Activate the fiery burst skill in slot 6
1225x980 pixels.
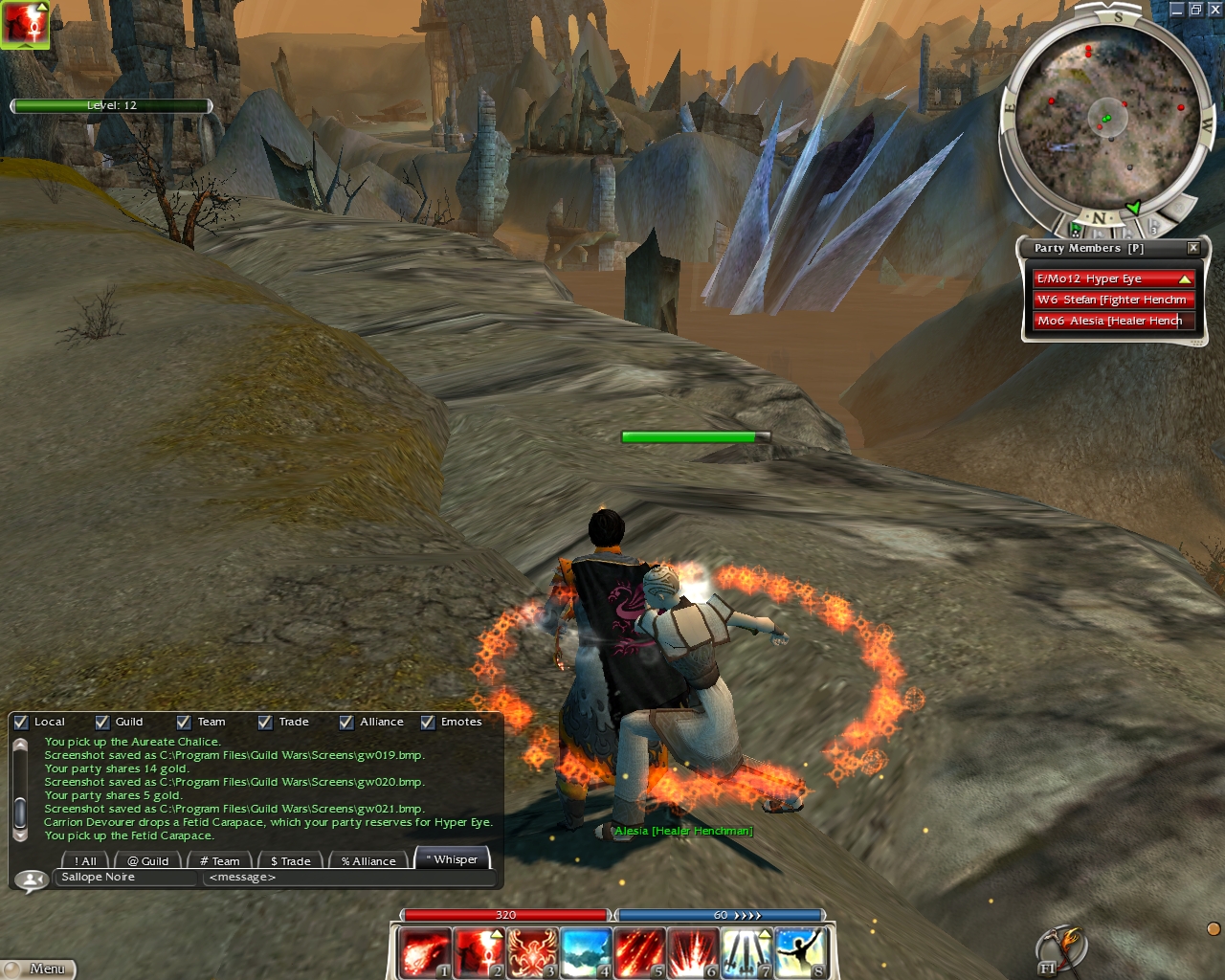pos(692,953)
